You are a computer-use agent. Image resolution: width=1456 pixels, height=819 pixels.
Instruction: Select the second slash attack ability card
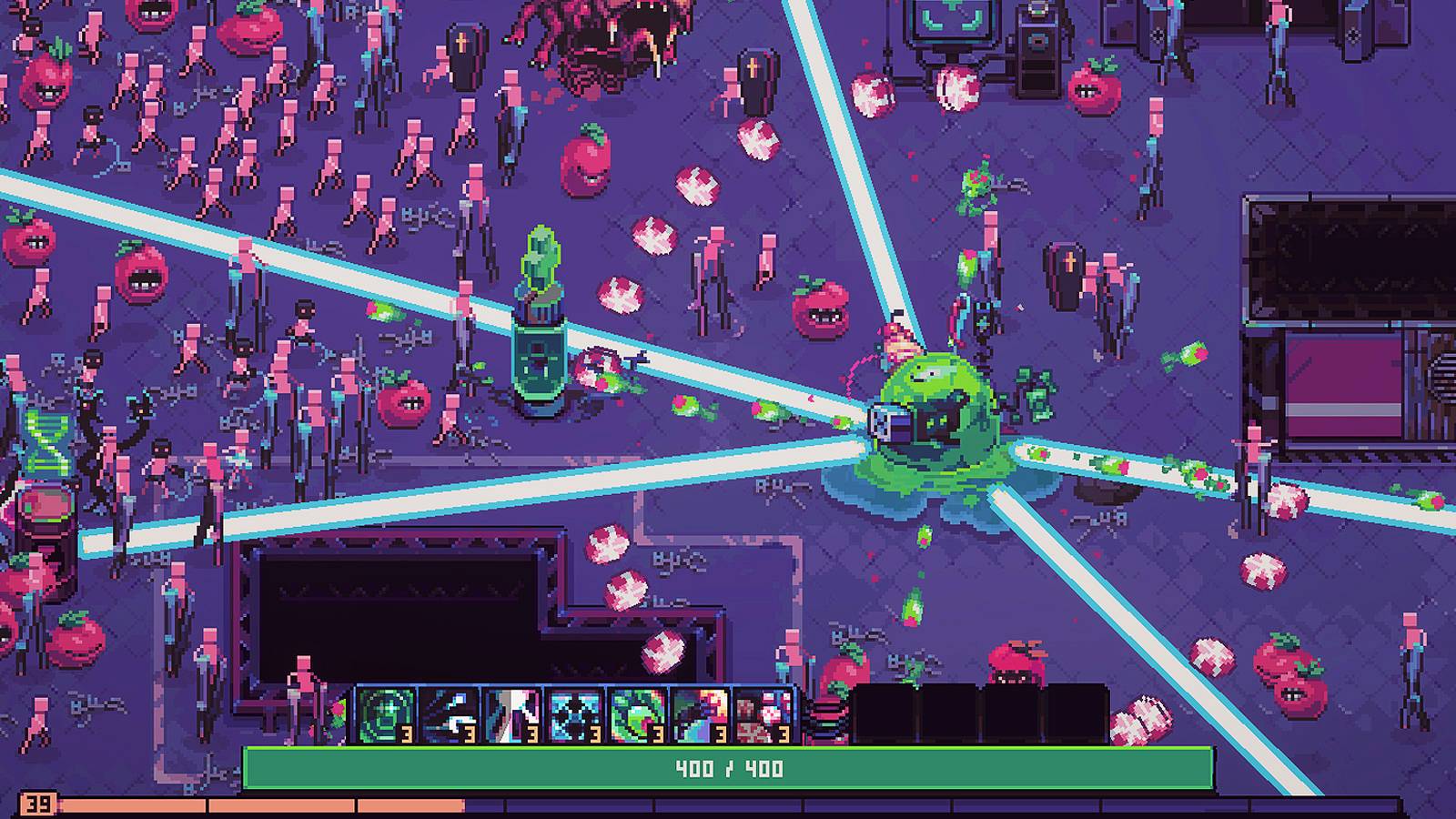(x=448, y=714)
